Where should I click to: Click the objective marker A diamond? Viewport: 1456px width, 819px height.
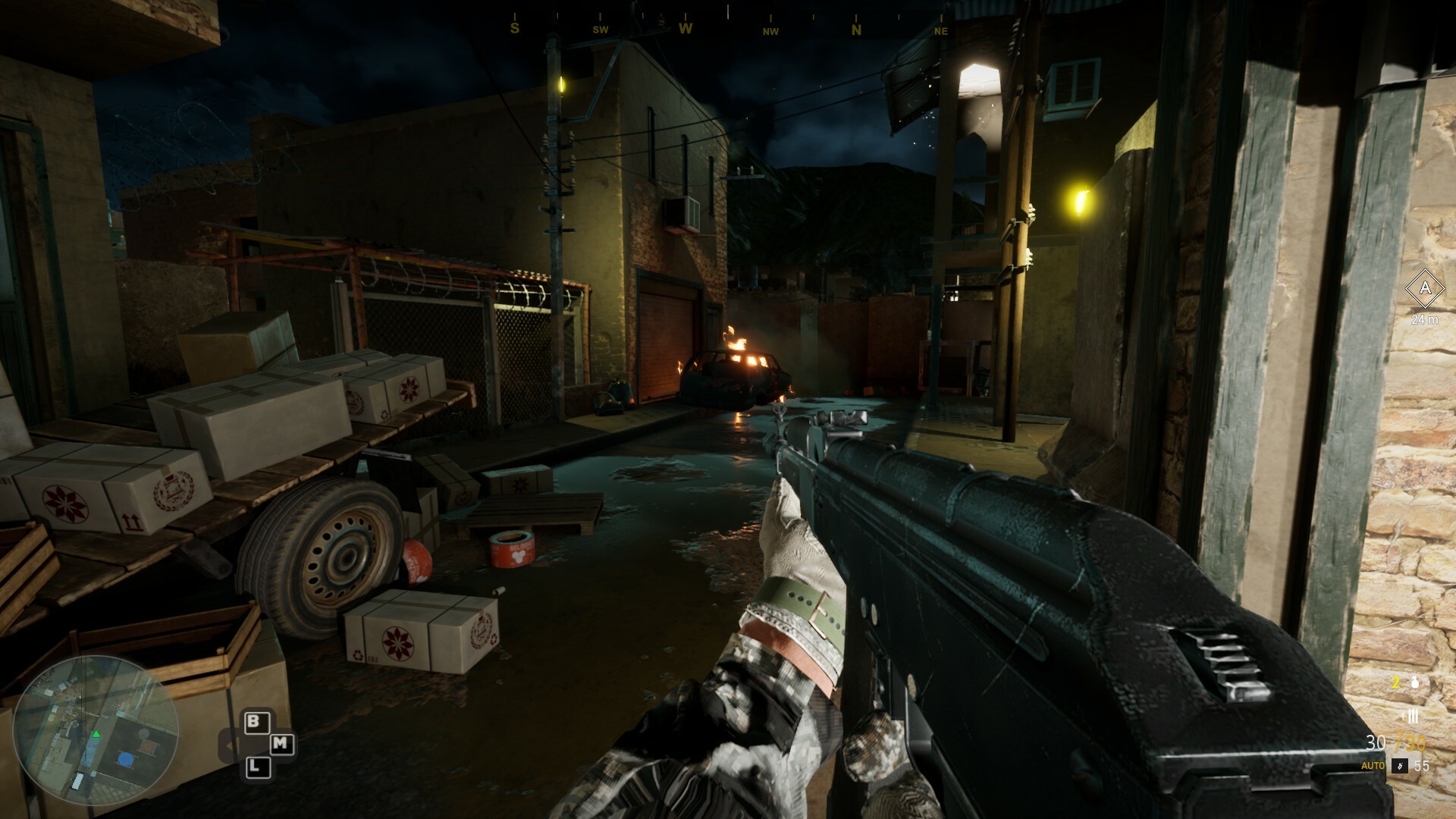(1426, 288)
